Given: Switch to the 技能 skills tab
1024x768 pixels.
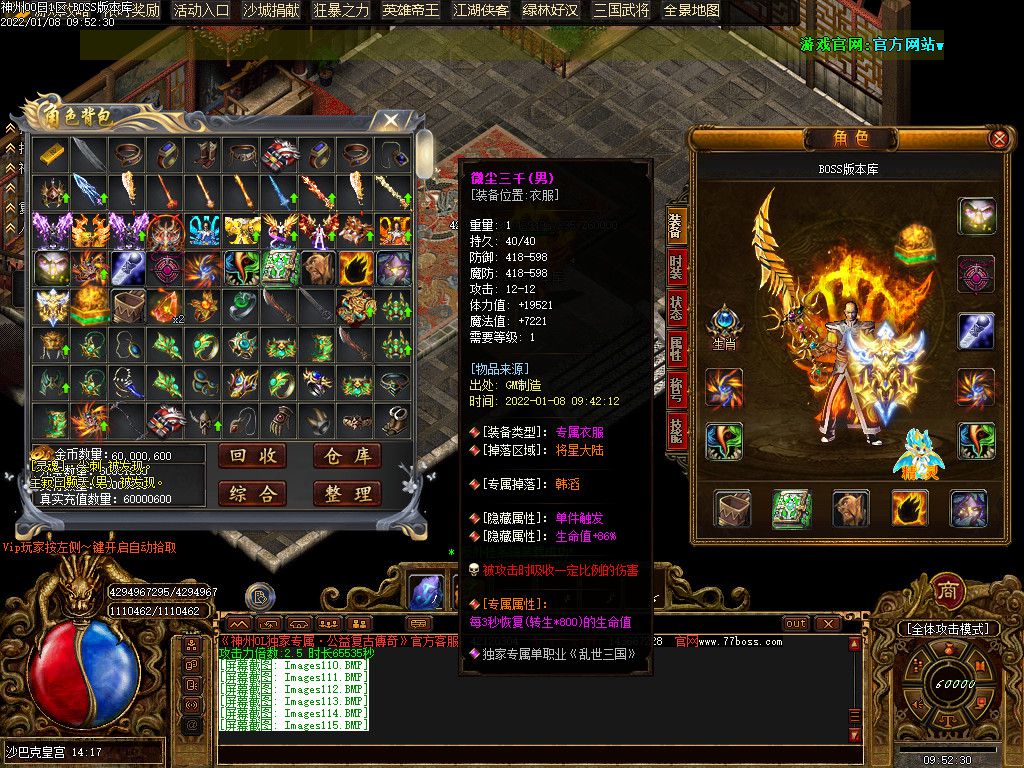Looking at the screenshot, I should point(677,430).
